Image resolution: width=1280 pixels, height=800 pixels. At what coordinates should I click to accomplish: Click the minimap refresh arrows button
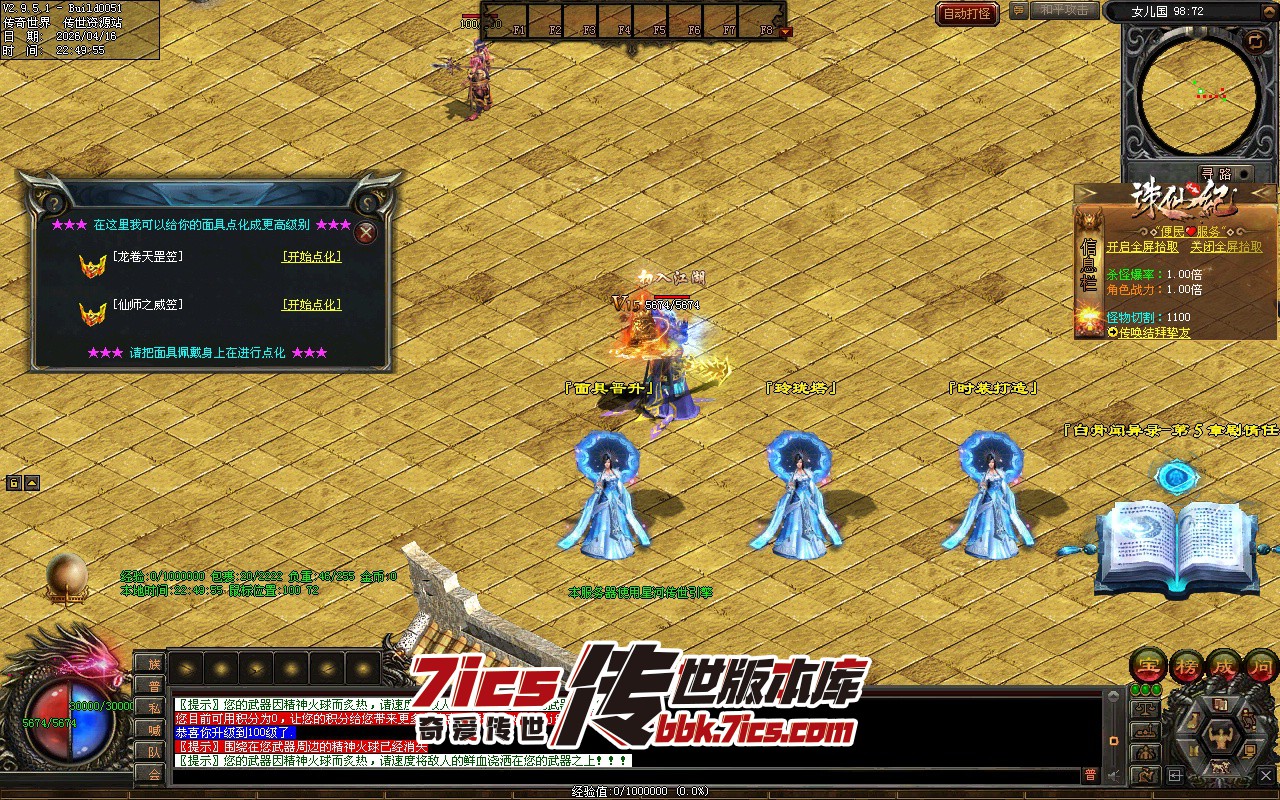1254,41
